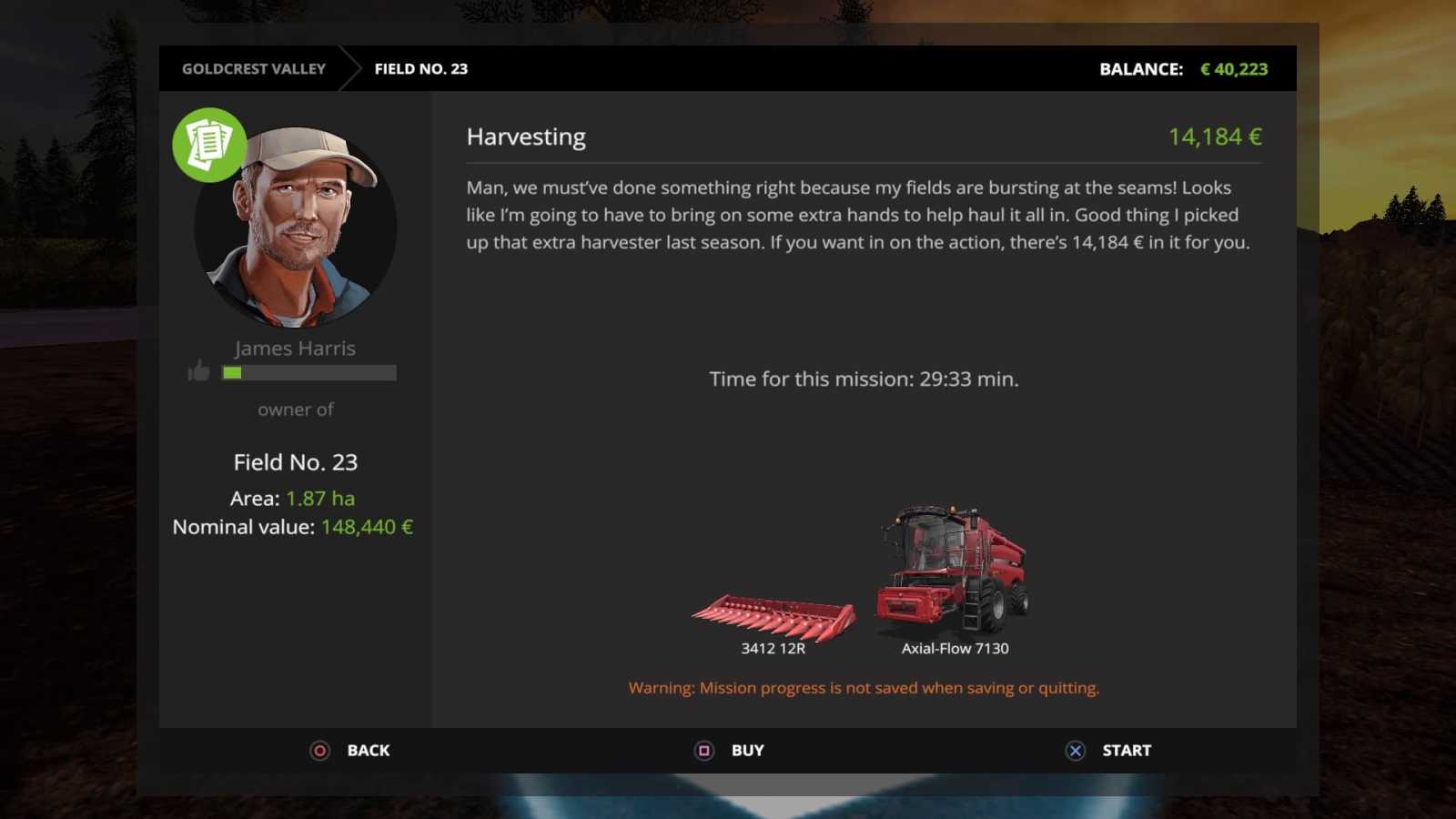1456x819 pixels.
Task: Click the 14,184 € reward amount
Action: coord(1216,136)
